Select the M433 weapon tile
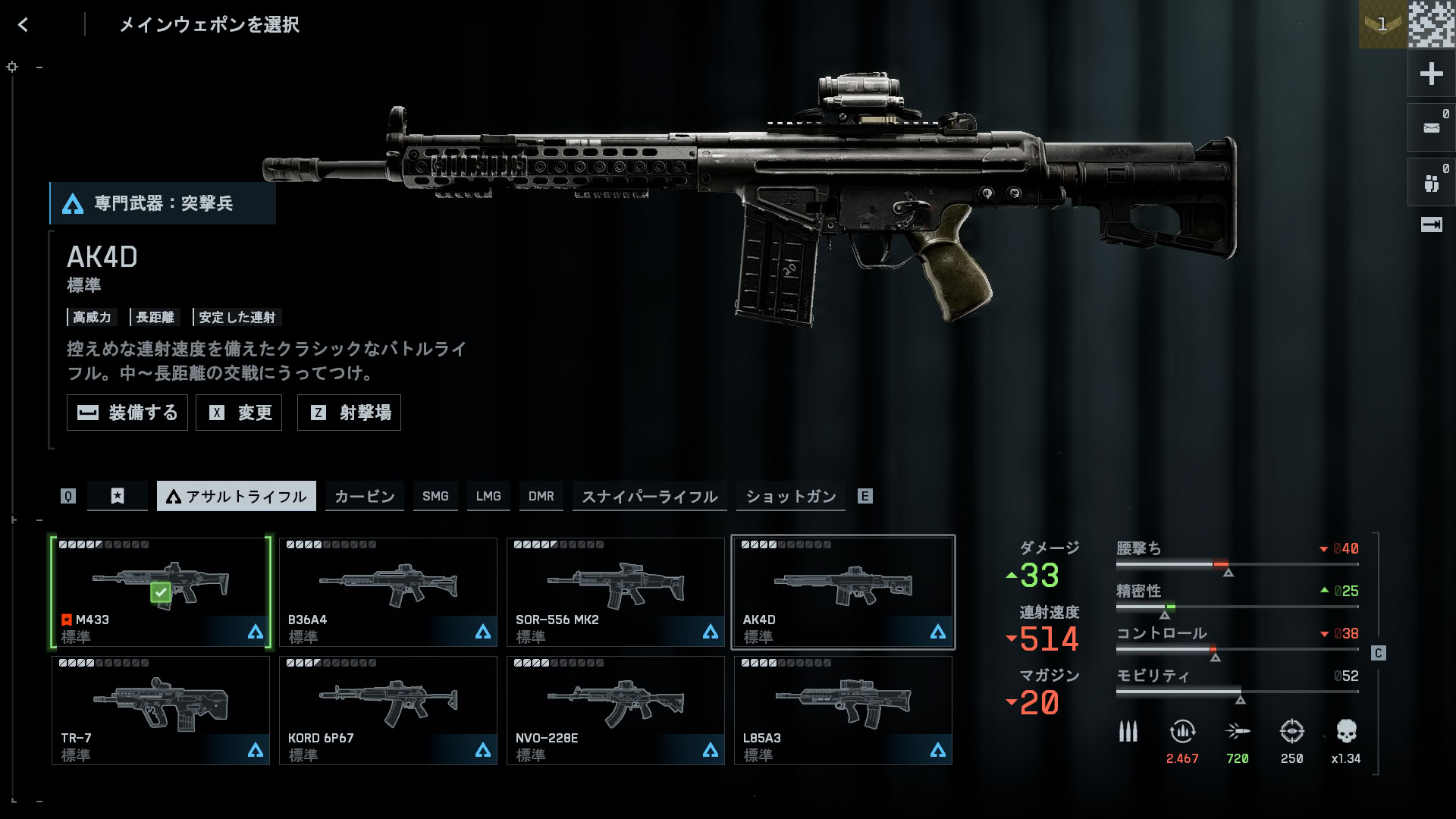The height and width of the screenshot is (819, 1456). (161, 592)
